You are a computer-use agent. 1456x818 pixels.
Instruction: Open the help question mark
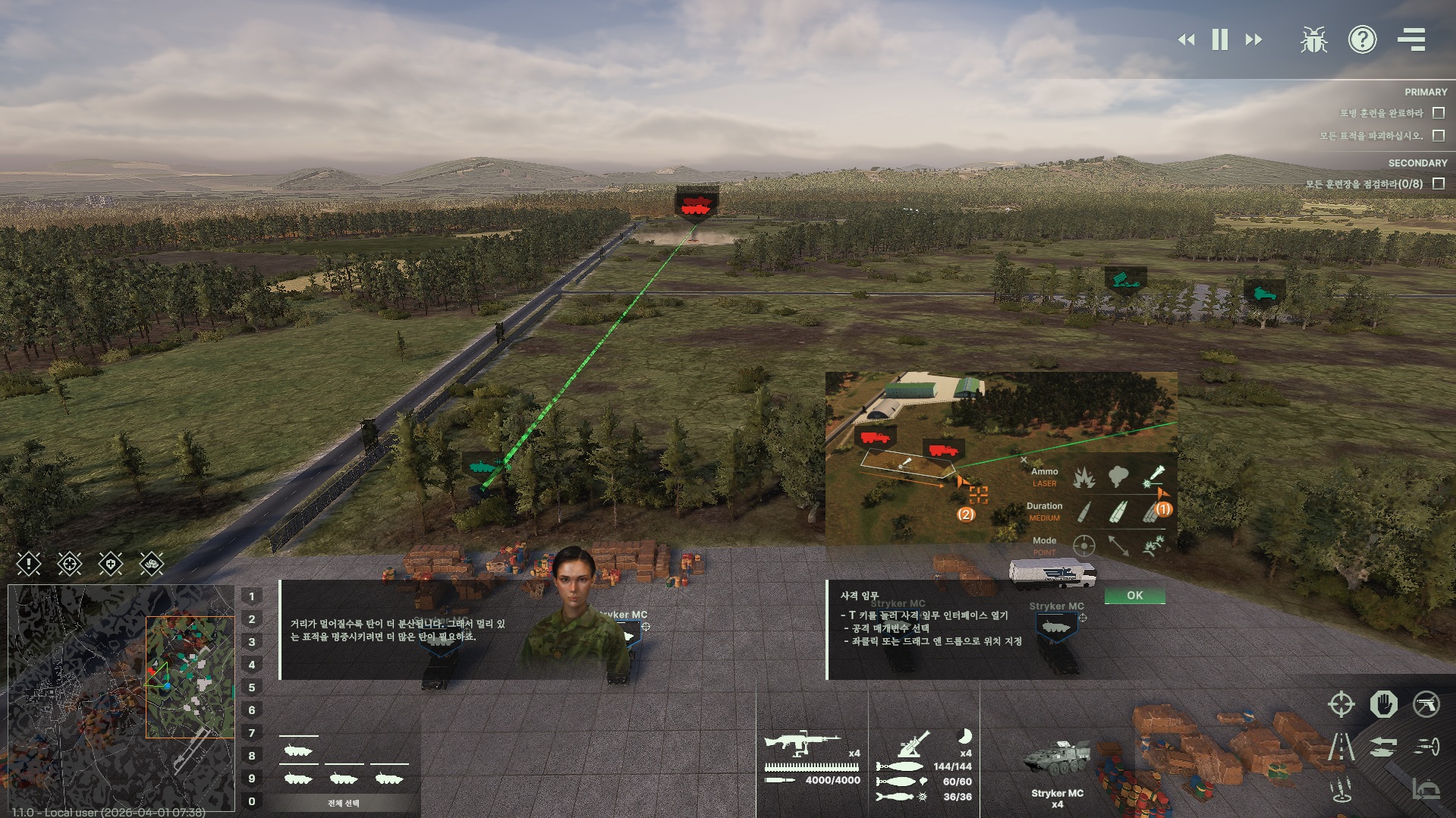point(1362,39)
